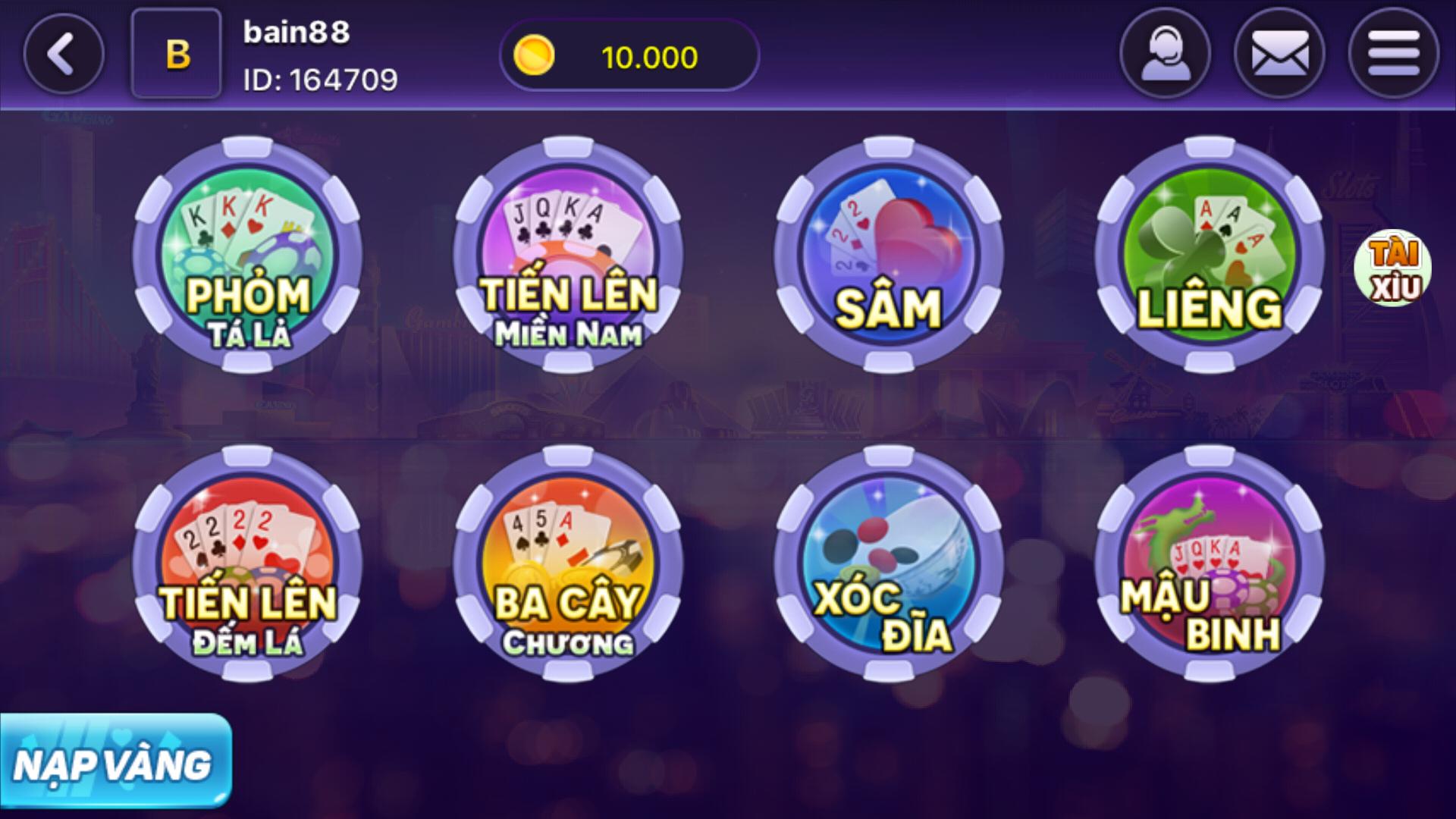The image size is (1456, 819).
Task: Contact customer support via headset icon
Action: point(1166,53)
